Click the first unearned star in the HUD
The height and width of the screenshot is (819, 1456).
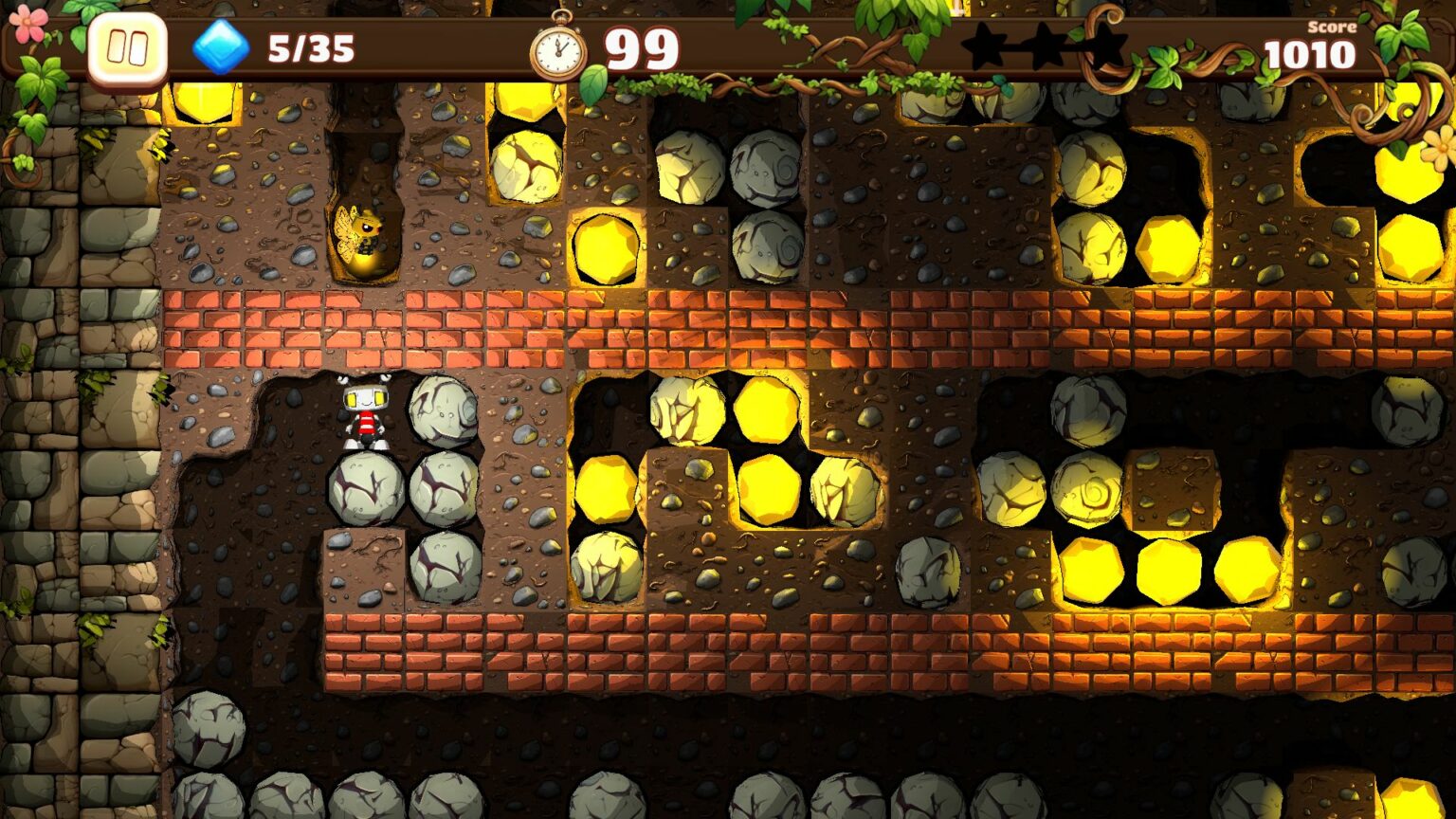(986, 43)
